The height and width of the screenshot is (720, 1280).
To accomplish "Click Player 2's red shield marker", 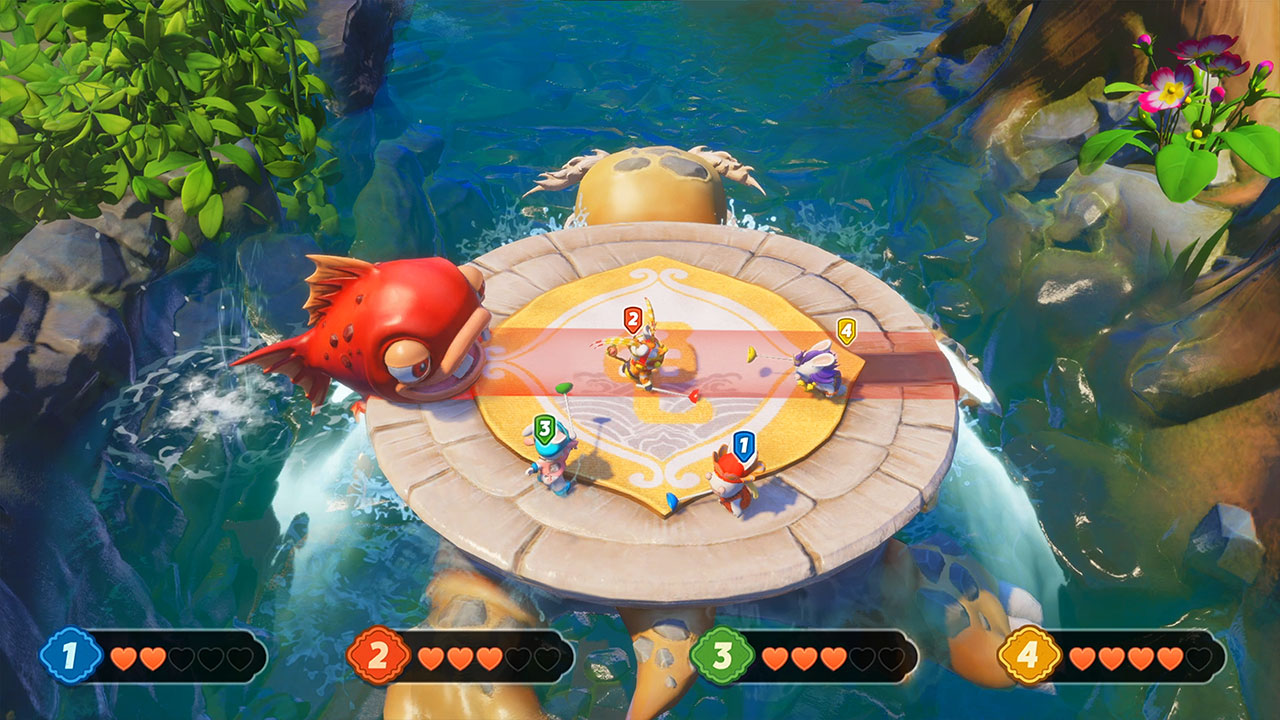I will coord(634,321).
